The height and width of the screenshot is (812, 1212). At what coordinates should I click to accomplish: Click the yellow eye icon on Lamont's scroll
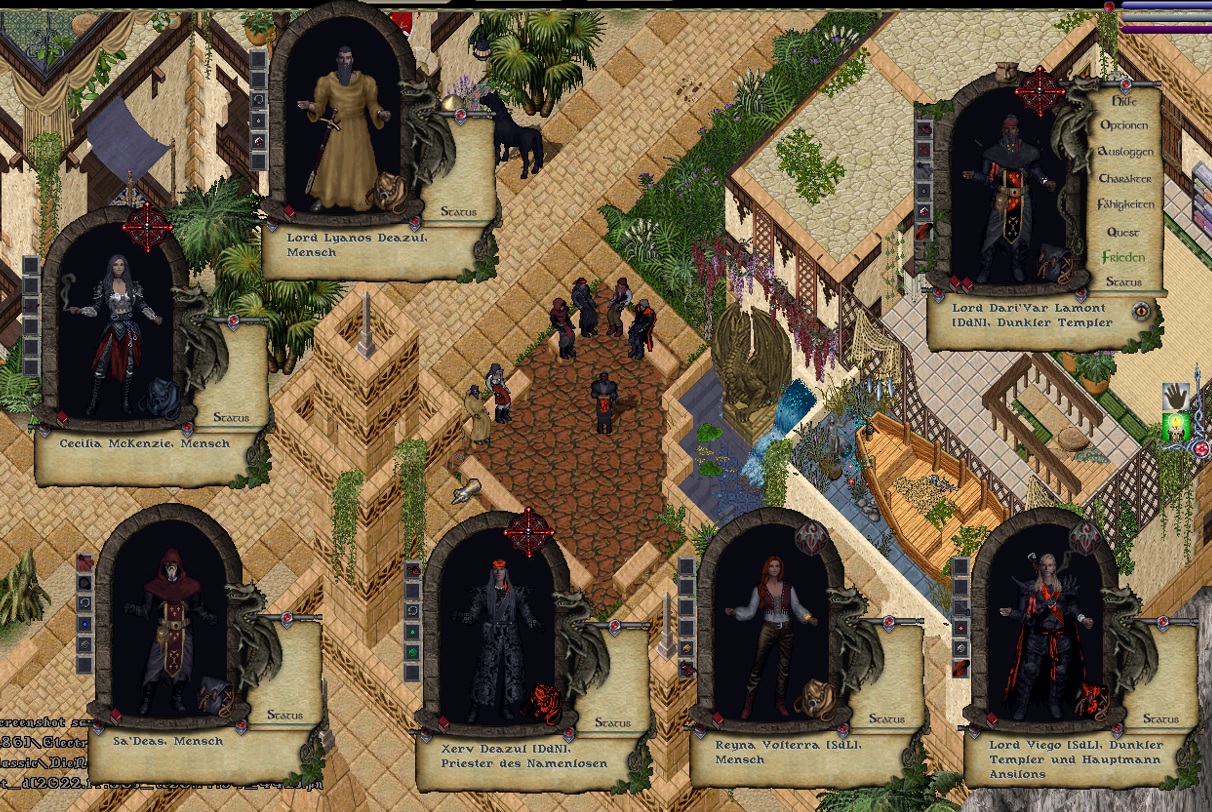[1140, 311]
